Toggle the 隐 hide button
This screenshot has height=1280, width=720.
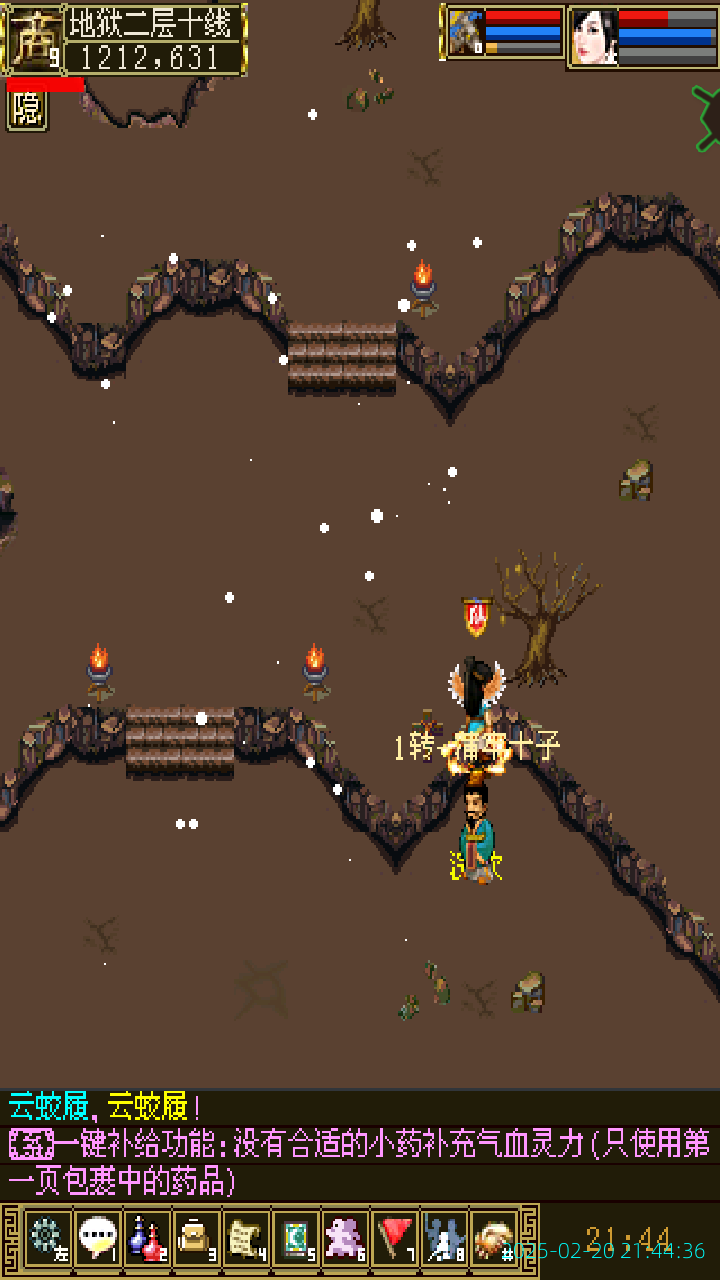click(x=27, y=110)
